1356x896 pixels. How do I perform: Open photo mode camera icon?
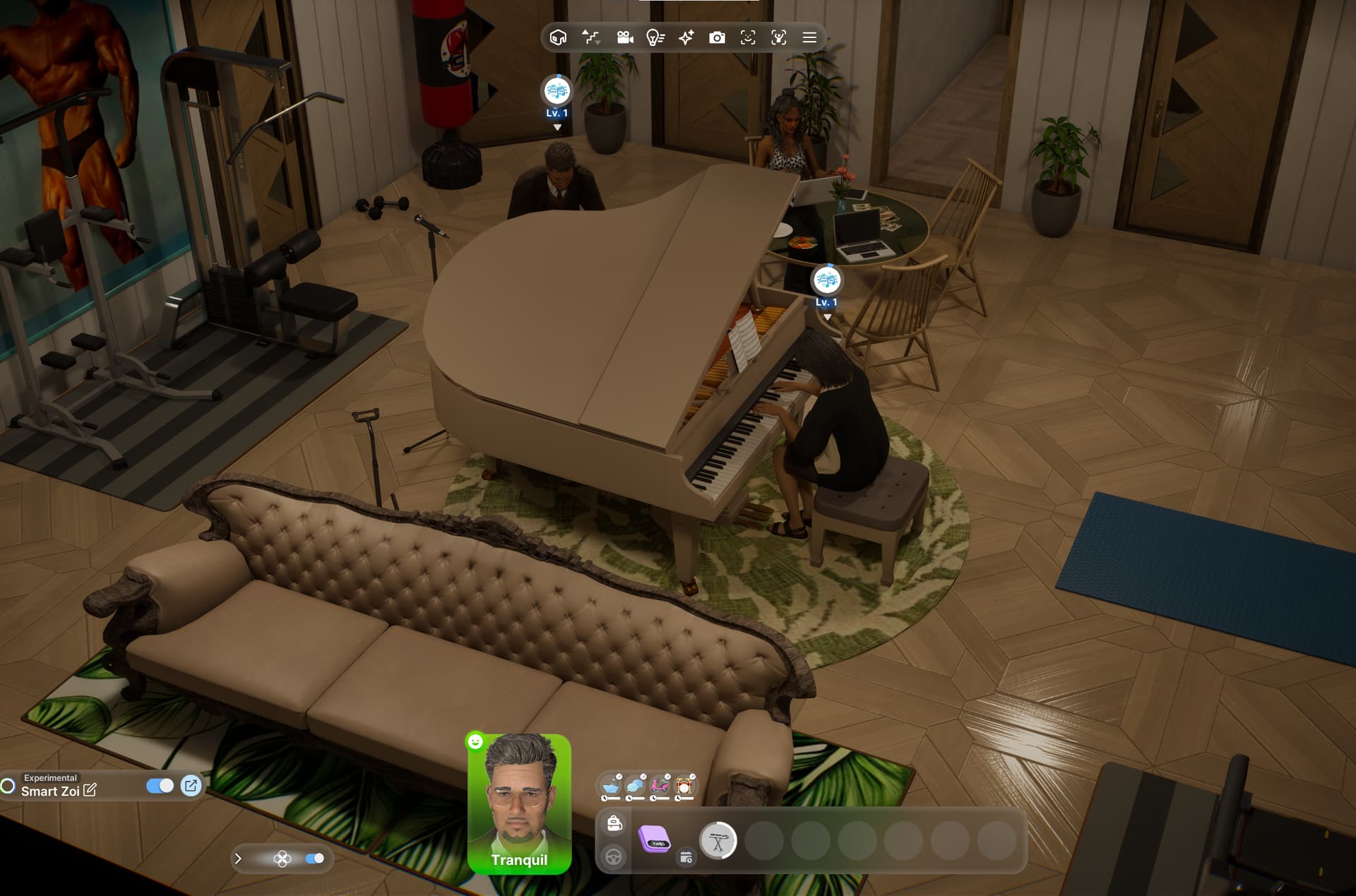(x=717, y=37)
